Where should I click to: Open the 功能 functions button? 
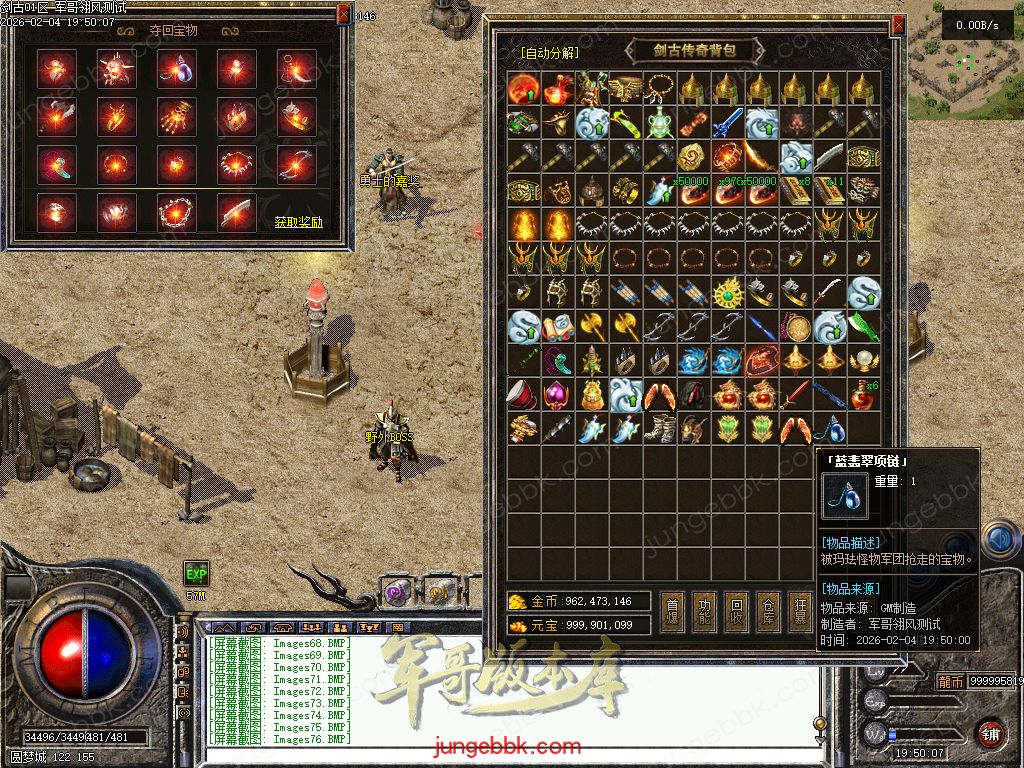705,610
